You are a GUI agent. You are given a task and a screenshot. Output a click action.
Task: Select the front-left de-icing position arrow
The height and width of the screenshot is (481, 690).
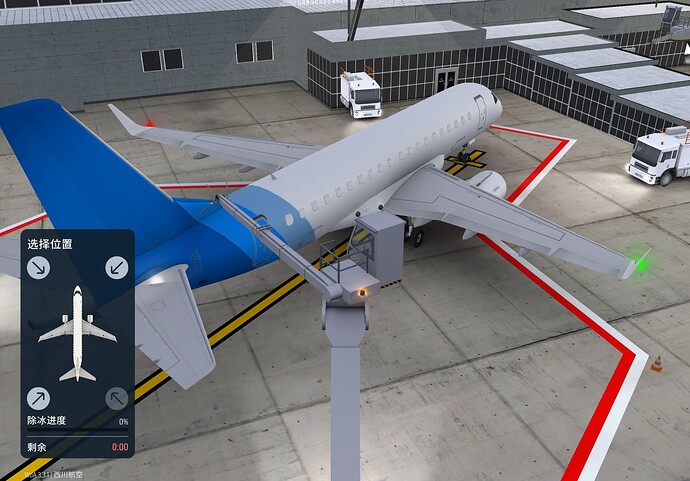39,267
